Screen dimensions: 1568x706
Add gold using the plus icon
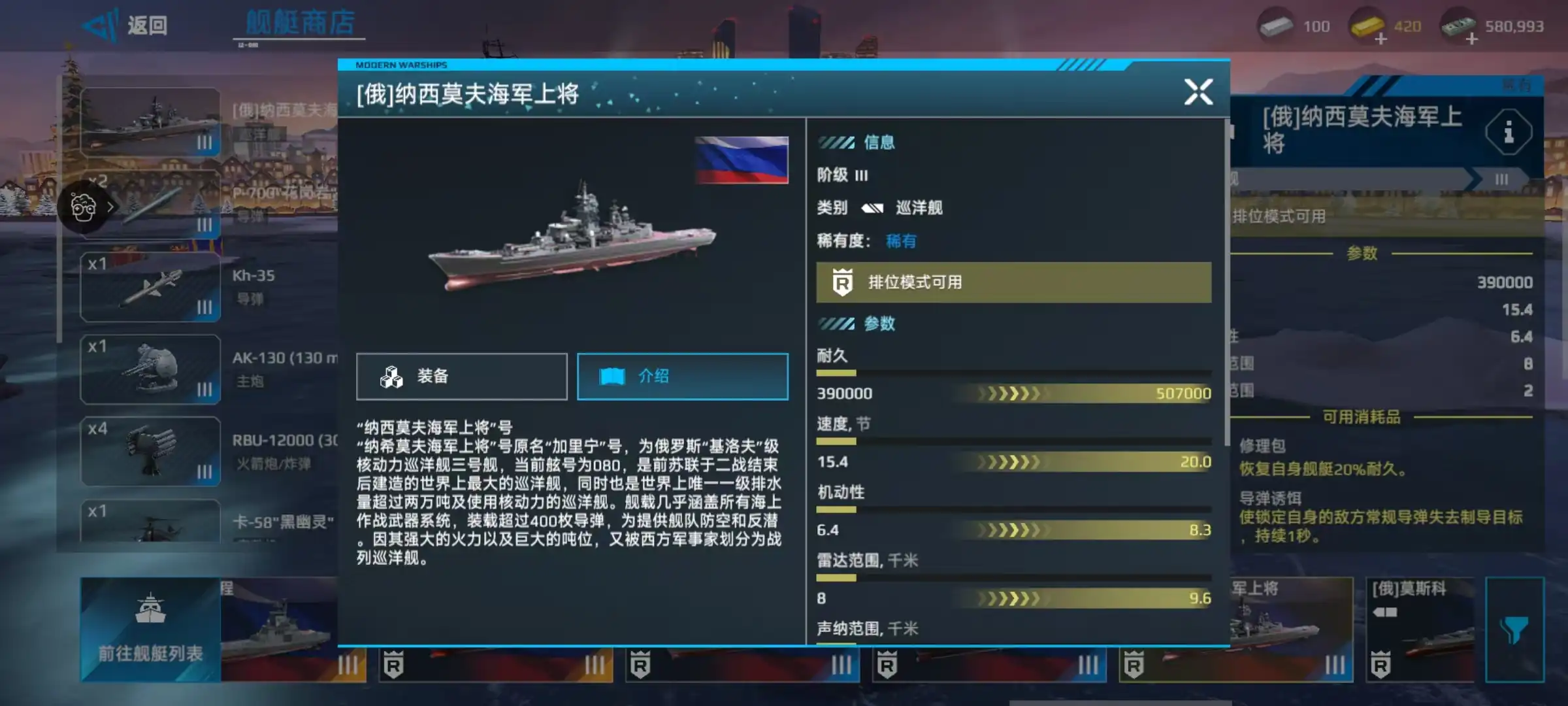(1380, 39)
